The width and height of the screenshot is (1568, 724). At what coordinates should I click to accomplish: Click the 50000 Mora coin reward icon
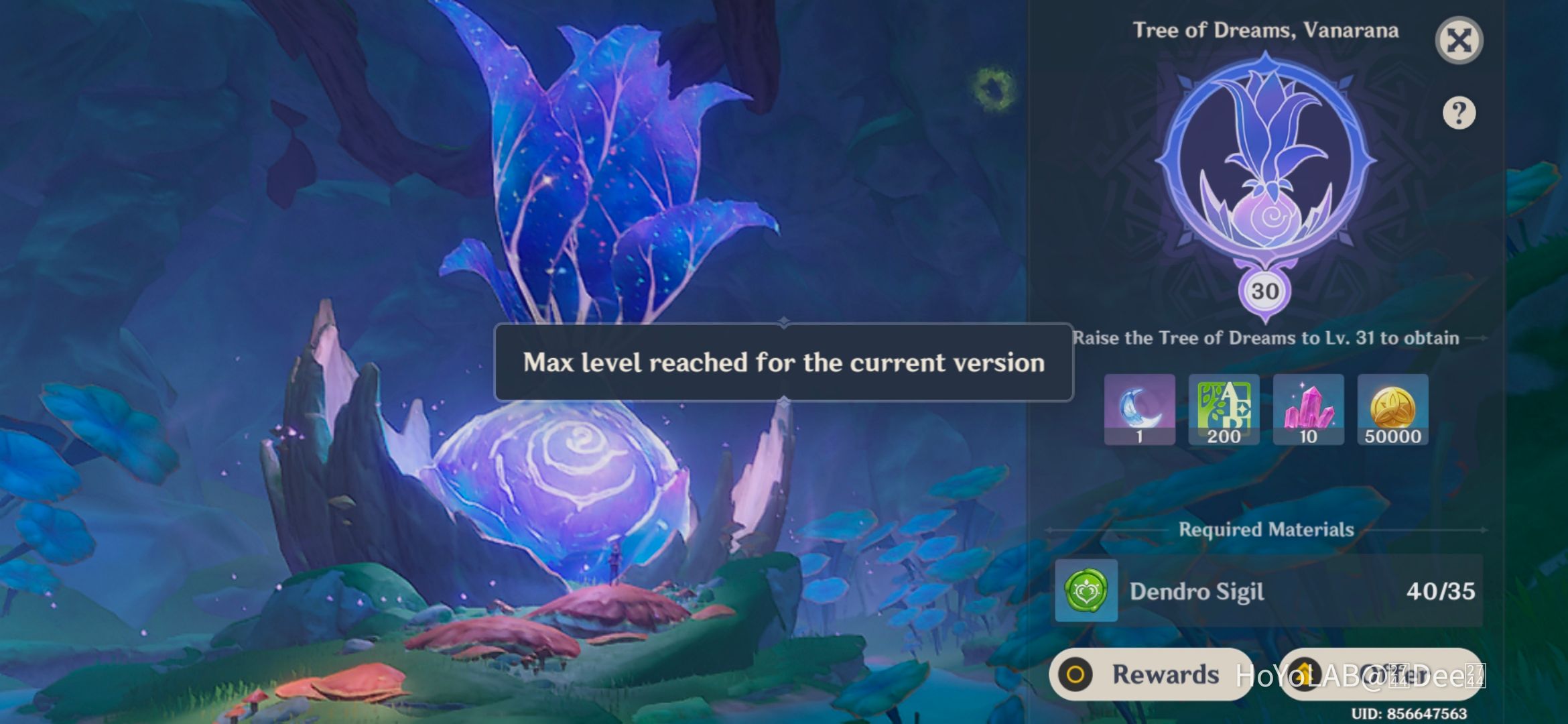click(1392, 410)
